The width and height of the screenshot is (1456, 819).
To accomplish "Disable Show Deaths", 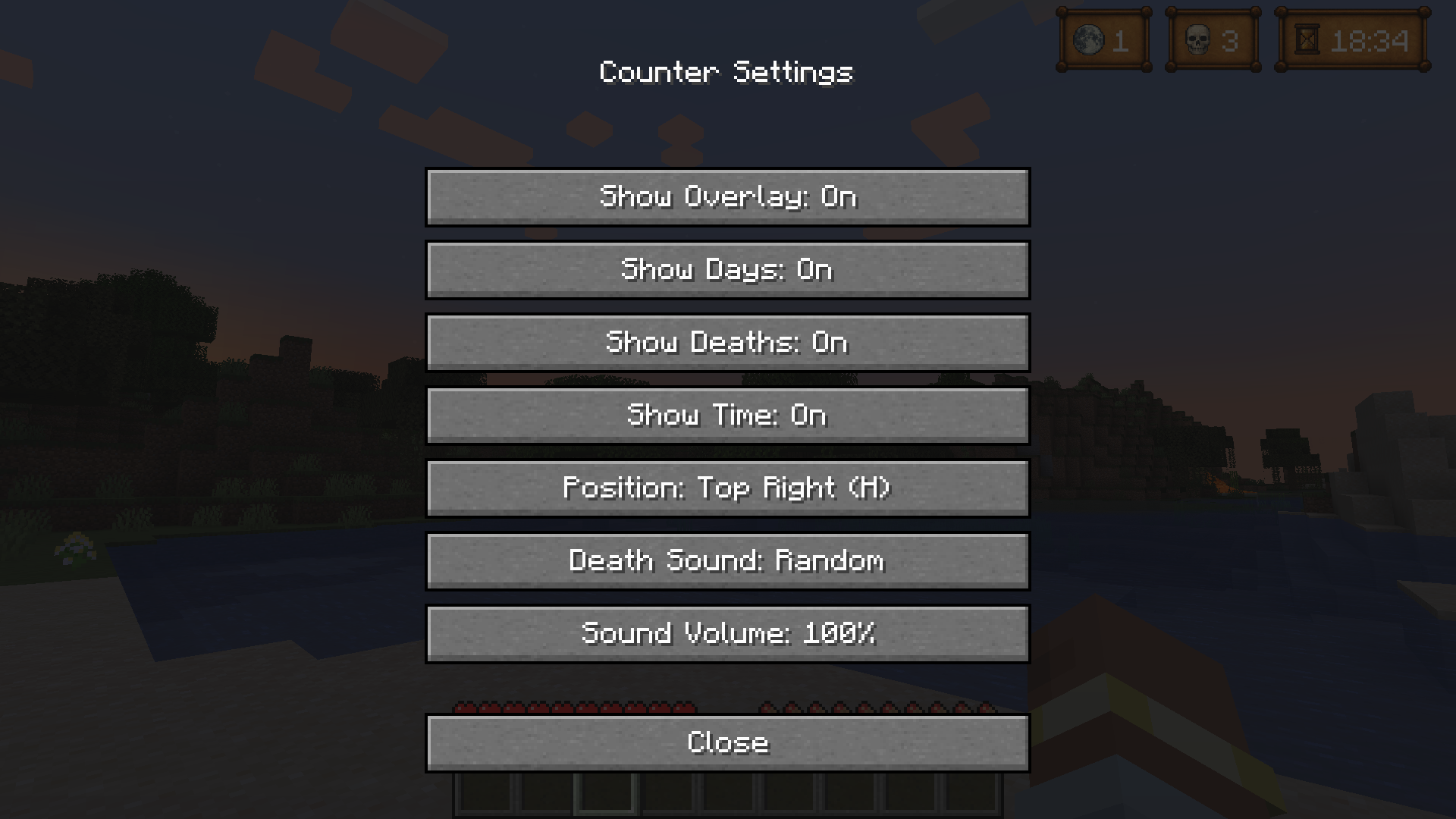I will click(x=728, y=343).
